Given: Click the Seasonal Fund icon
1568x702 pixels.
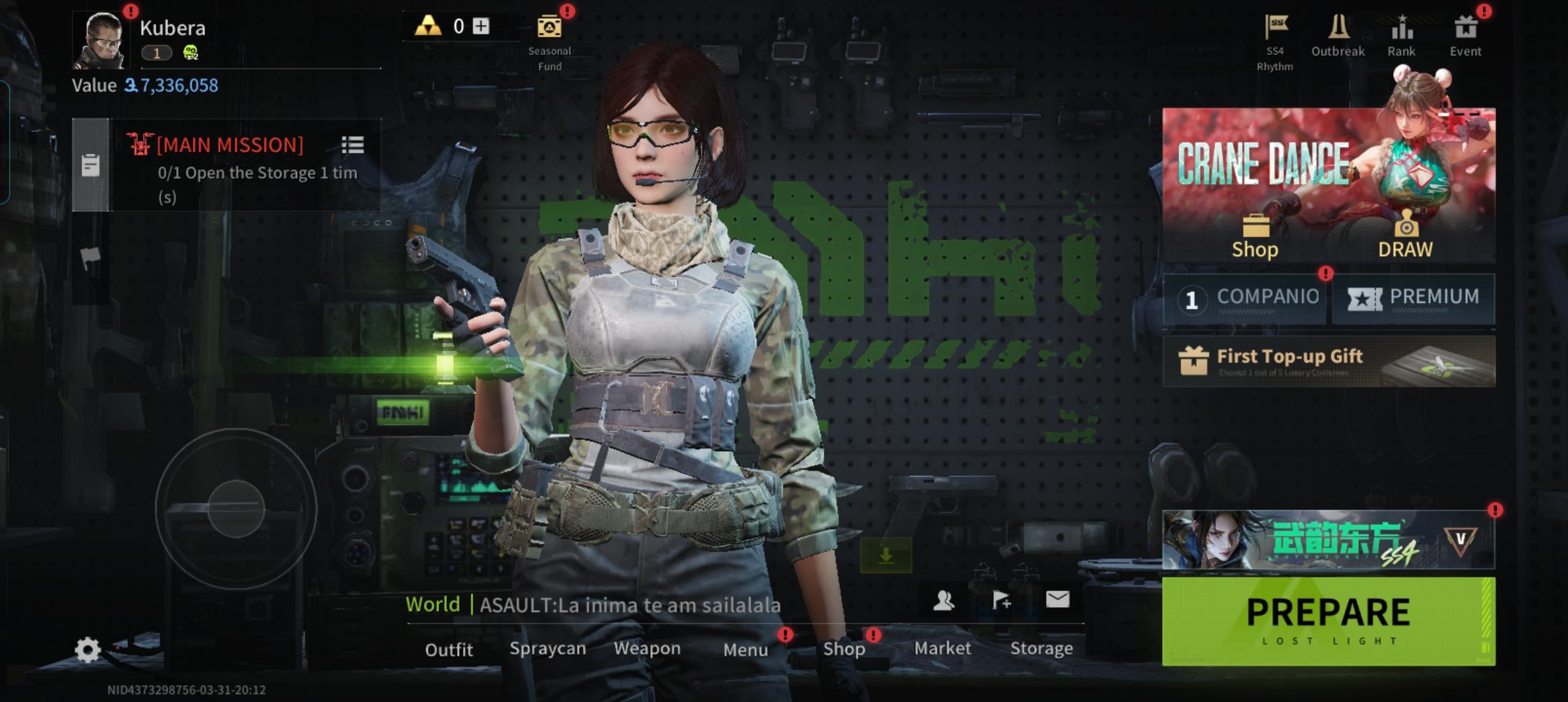Looking at the screenshot, I should 549,39.
